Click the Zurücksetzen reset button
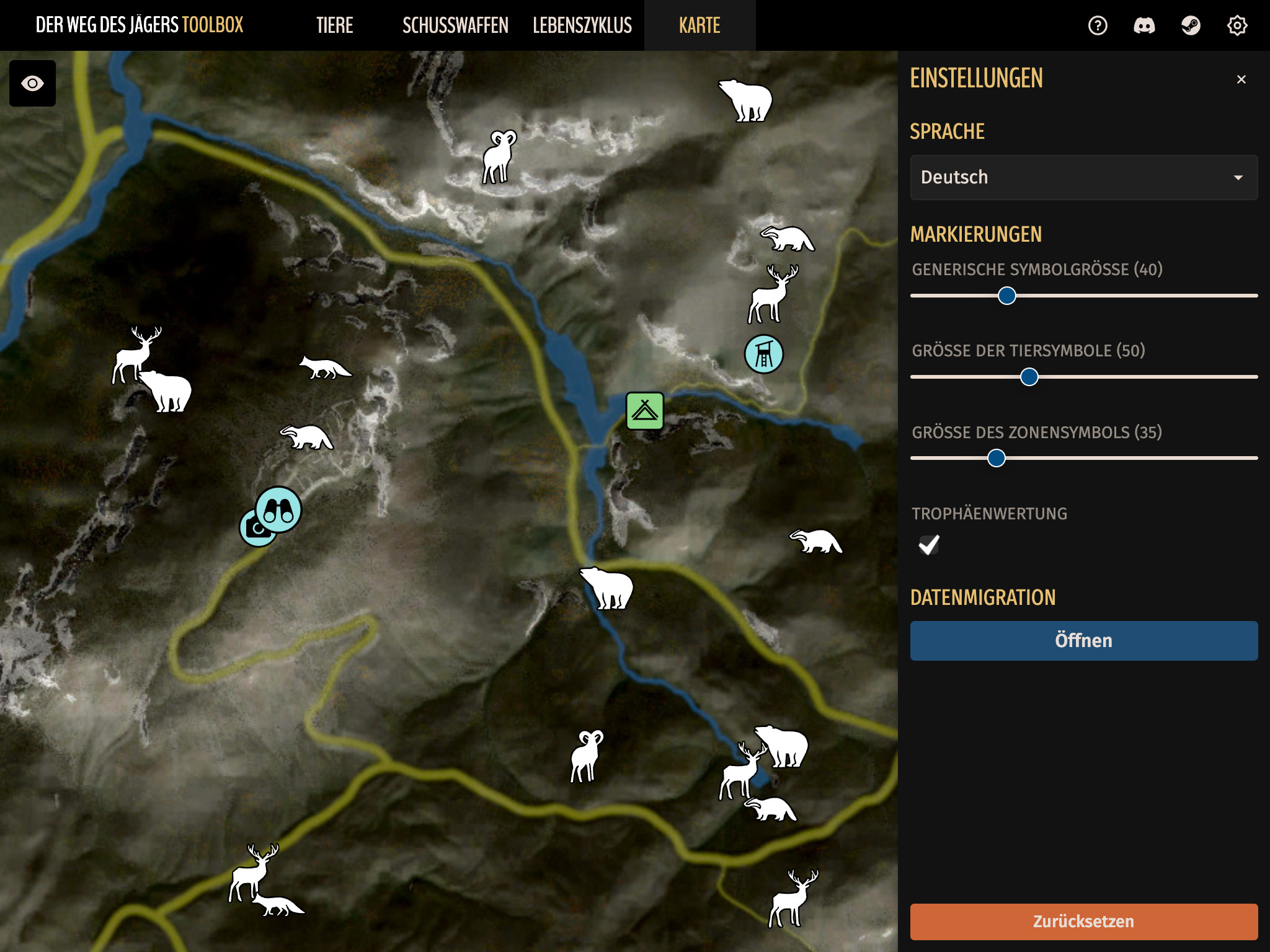The image size is (1270, 952). (1083, 921)
